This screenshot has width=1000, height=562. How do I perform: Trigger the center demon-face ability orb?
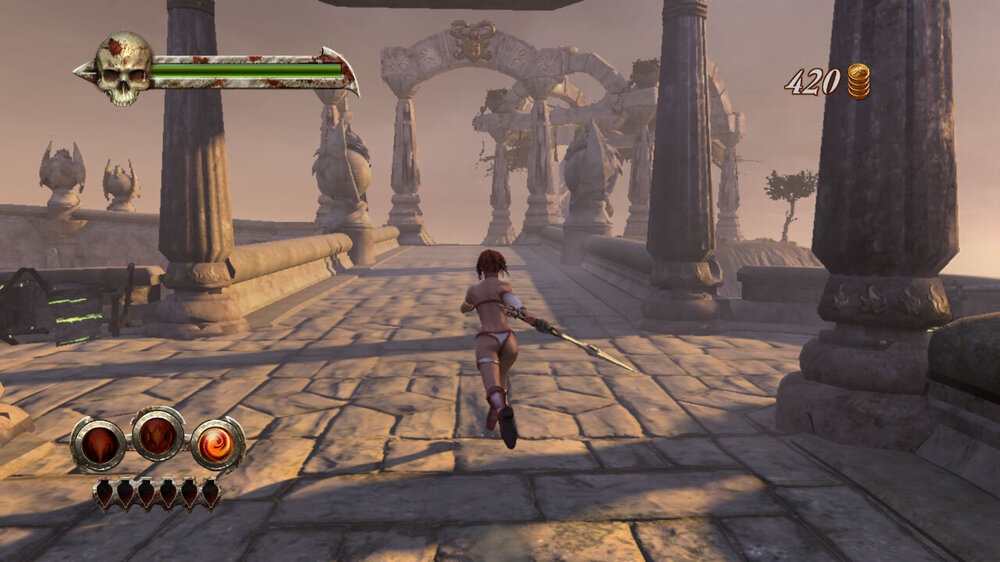click(x=158, y=434)
